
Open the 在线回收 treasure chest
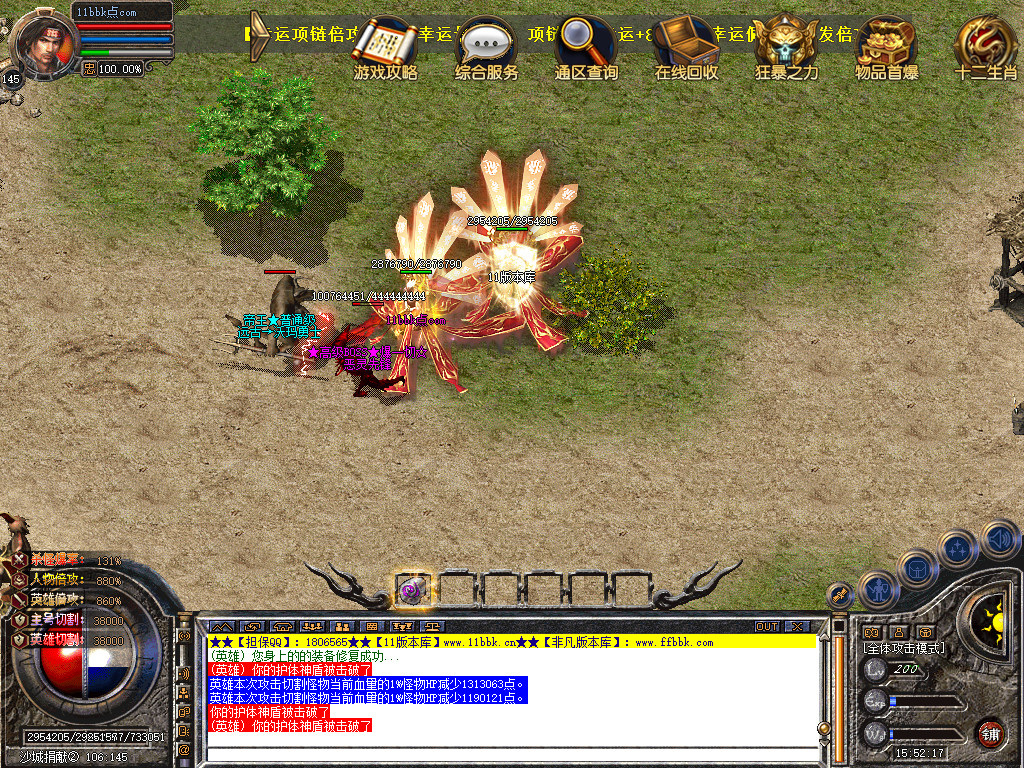686,43
